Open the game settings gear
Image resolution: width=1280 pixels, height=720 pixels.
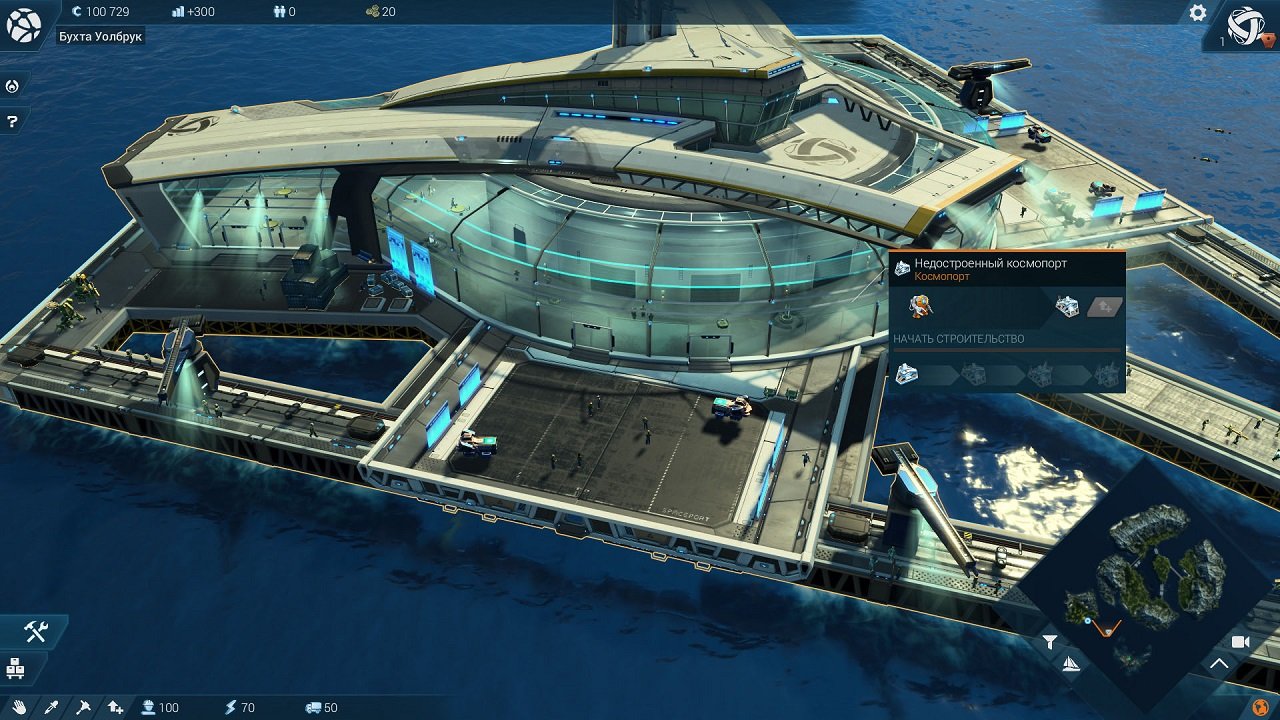[x=1196, y=14]
